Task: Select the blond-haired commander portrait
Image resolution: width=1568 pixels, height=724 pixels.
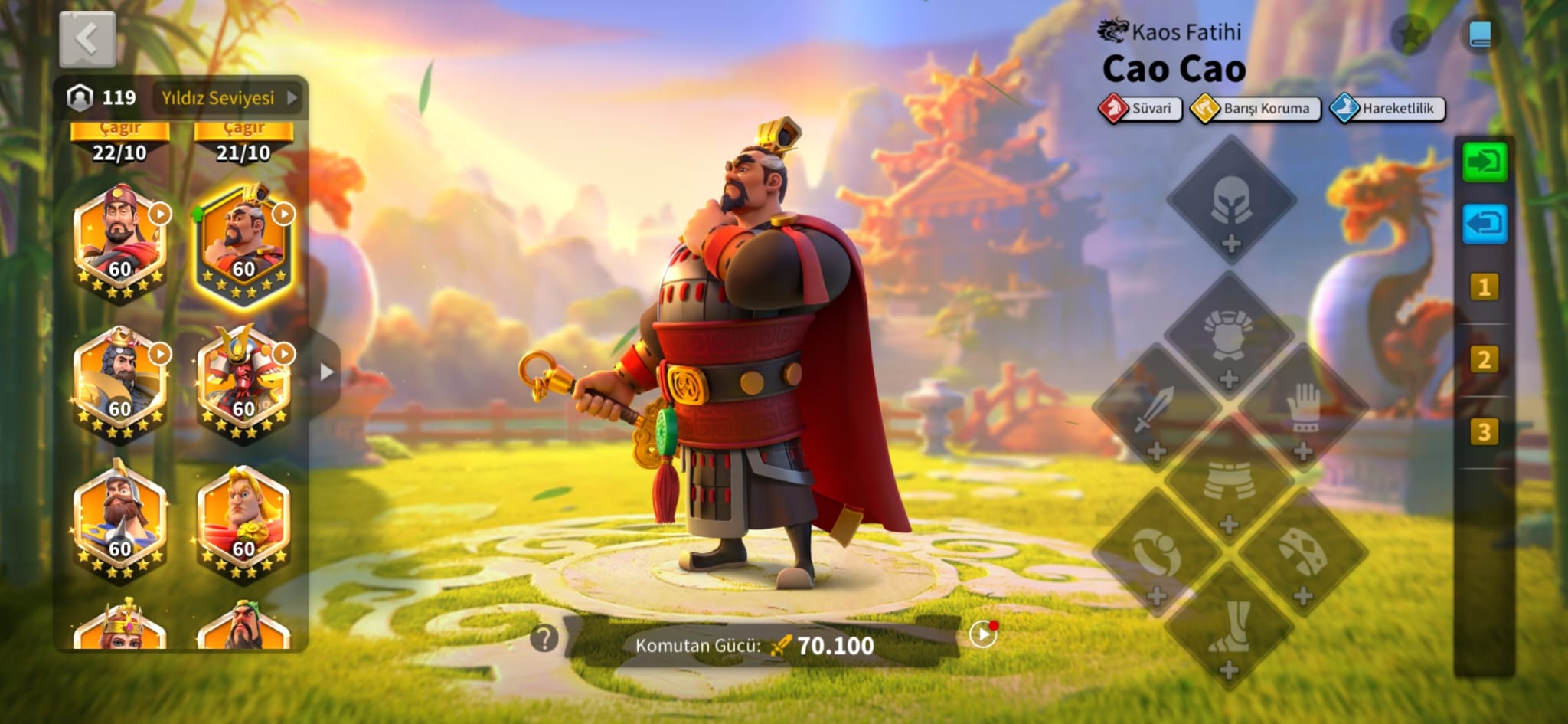Action: 243,523
